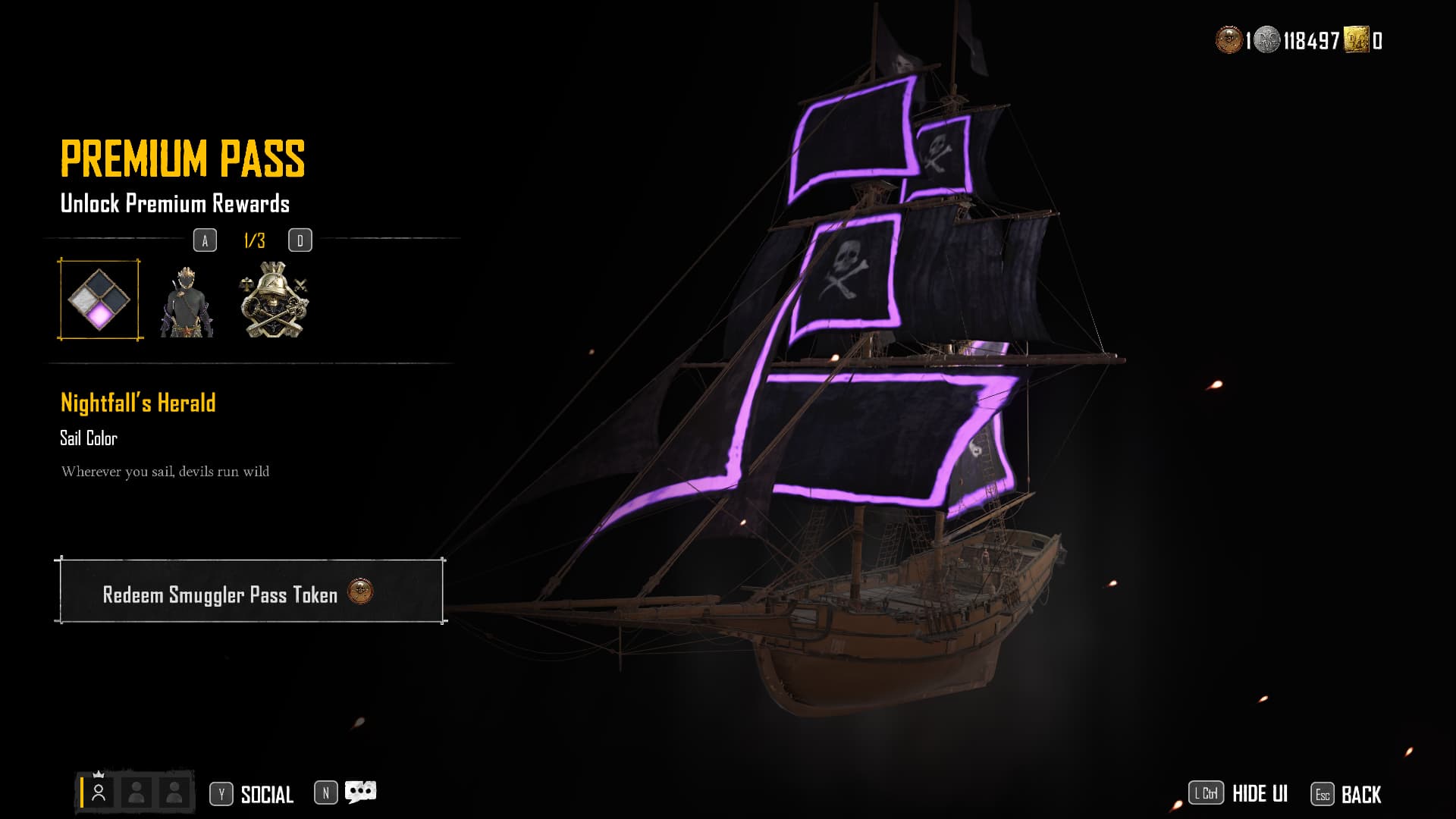1456x819 pixels.
Task: Open the chat speech bubble icon
Action: (x=360, y=792)
